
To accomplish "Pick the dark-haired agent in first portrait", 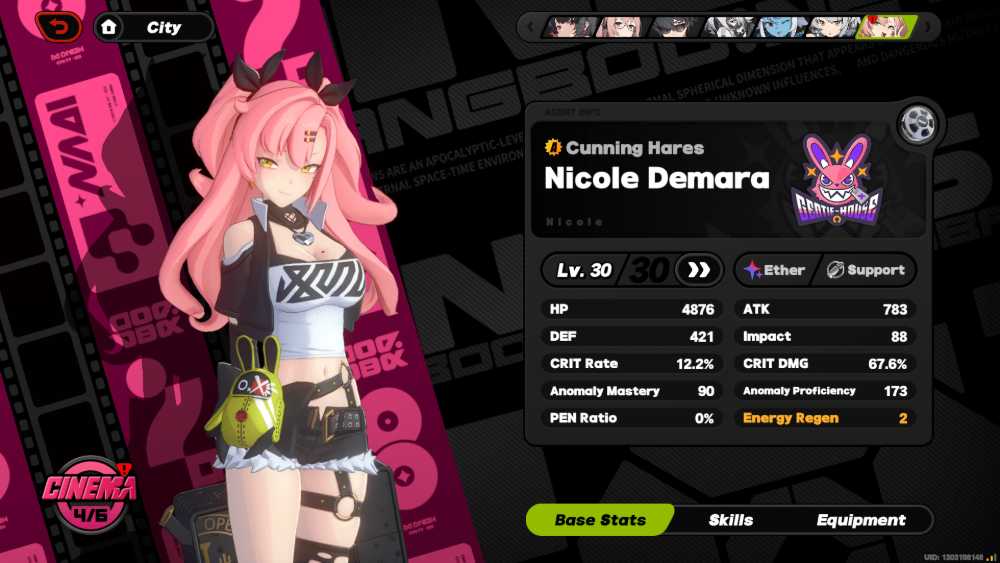I will [x=569, y=27].
